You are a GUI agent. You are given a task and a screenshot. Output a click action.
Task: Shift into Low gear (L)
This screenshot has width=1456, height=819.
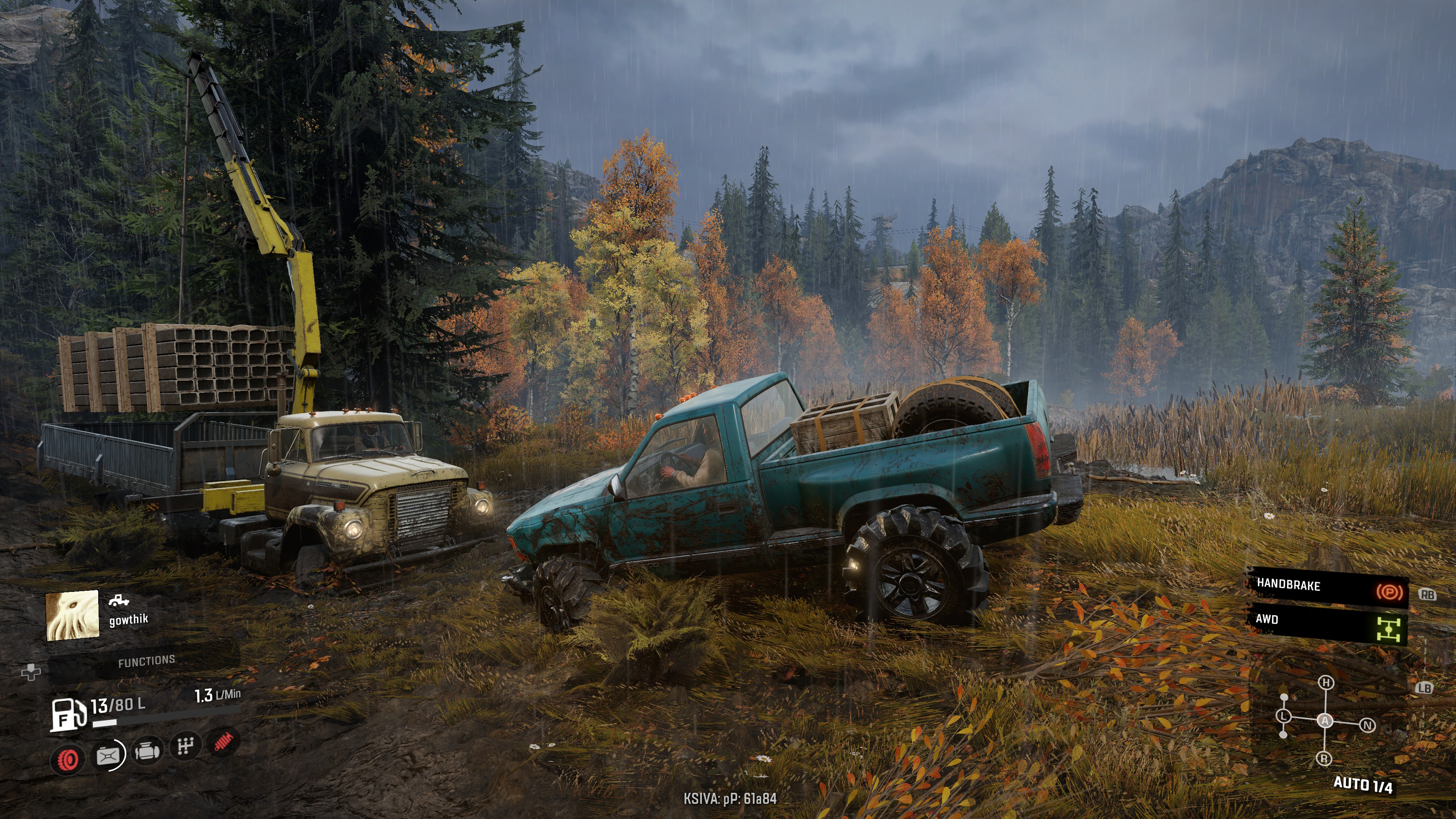click(x=1283, y=716)
